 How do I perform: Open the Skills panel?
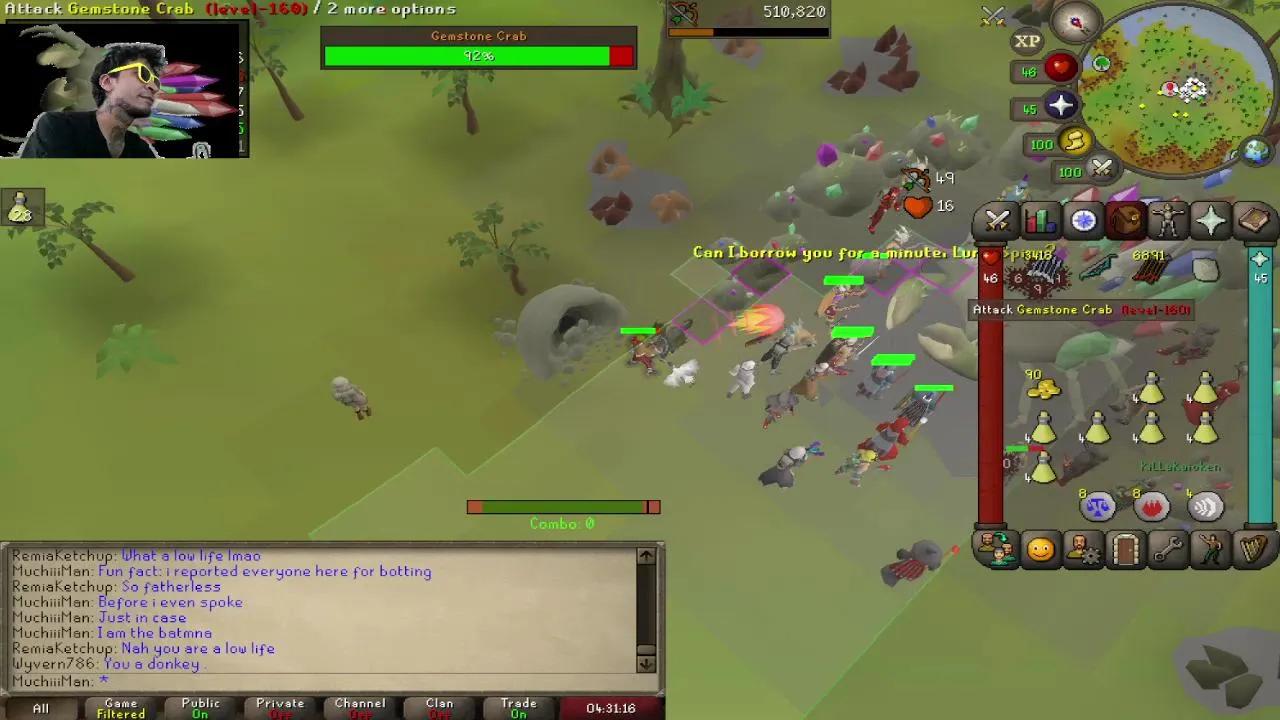(1040, 220)
